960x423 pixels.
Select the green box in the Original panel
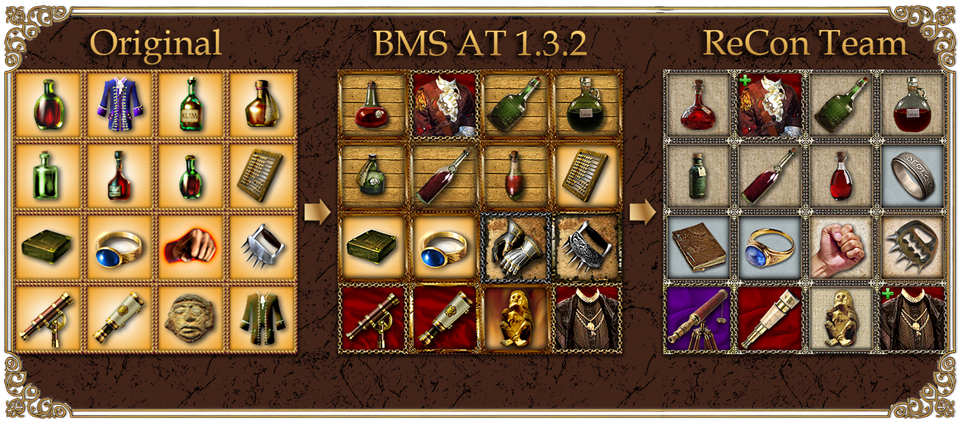(x=48, y=246)
